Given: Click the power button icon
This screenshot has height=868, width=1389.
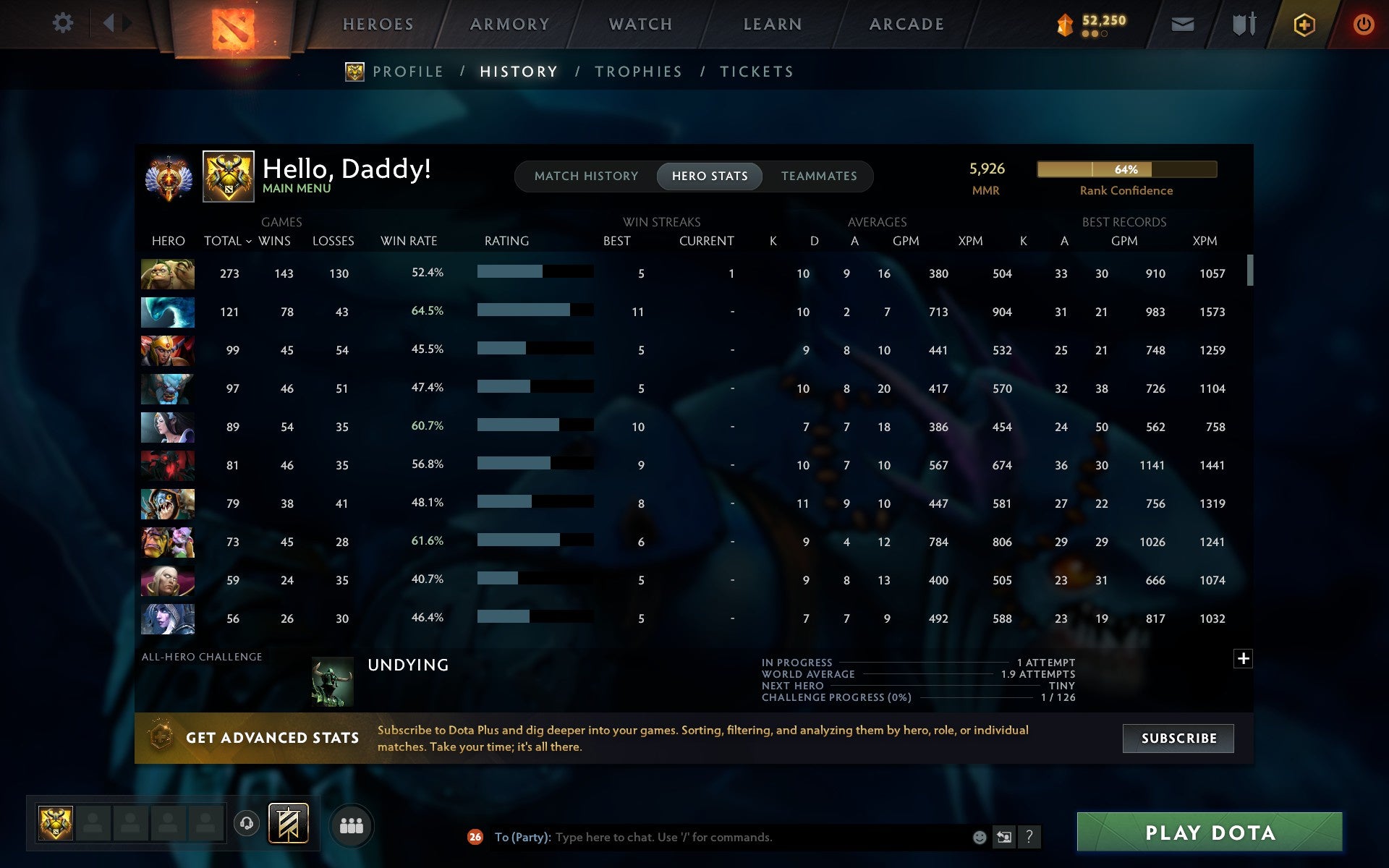Looking at the screenshot, I should click(x=1364, y=23).
